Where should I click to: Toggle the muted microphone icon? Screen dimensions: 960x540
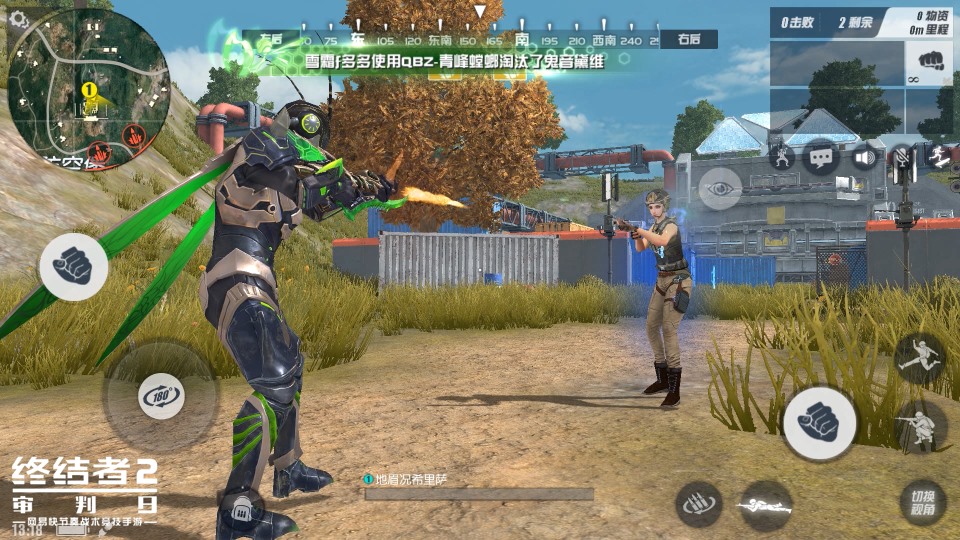click(x=903, y=157)
